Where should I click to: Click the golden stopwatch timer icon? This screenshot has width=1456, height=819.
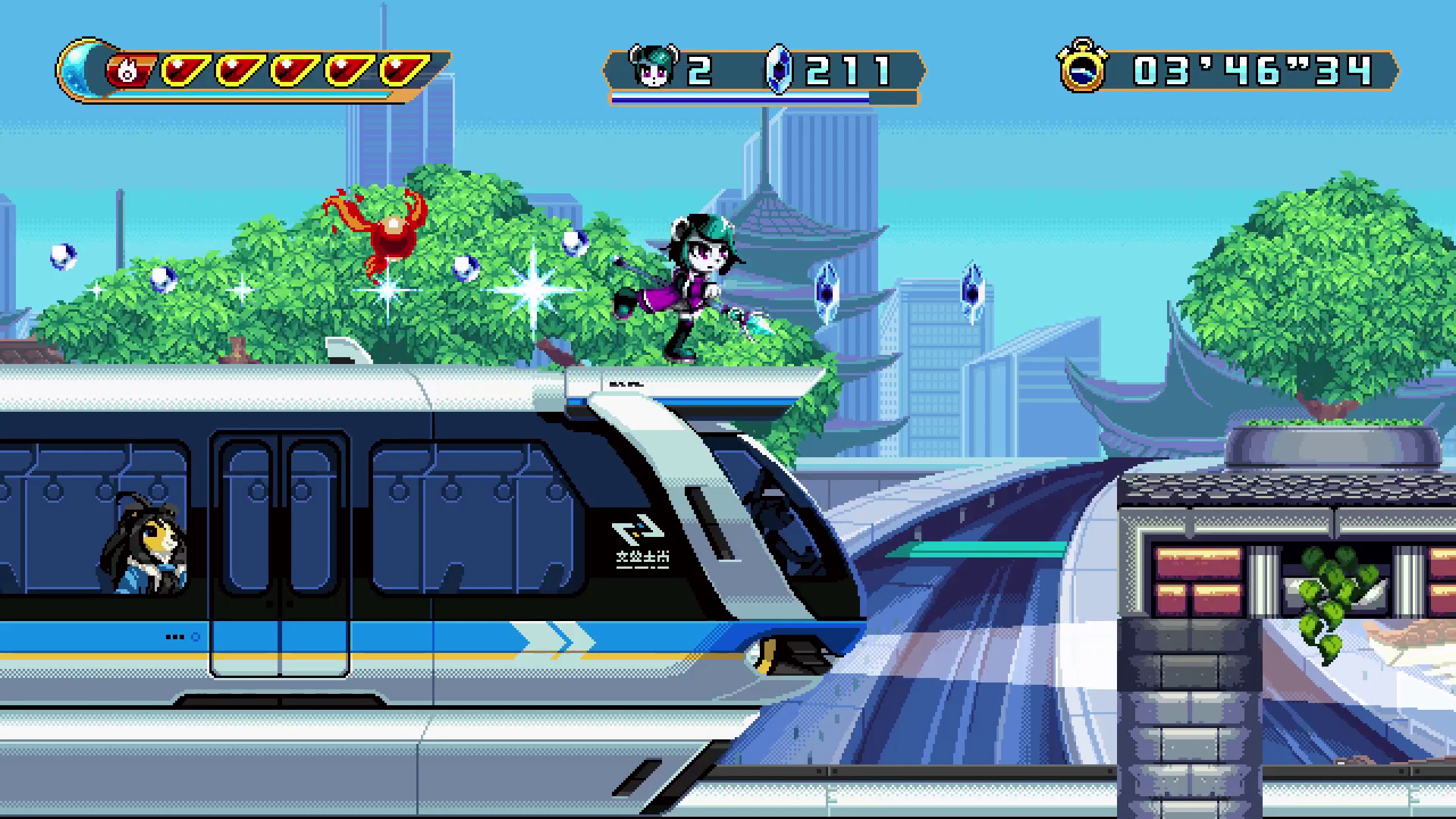pyautogui.click(x=1083, y=70)
